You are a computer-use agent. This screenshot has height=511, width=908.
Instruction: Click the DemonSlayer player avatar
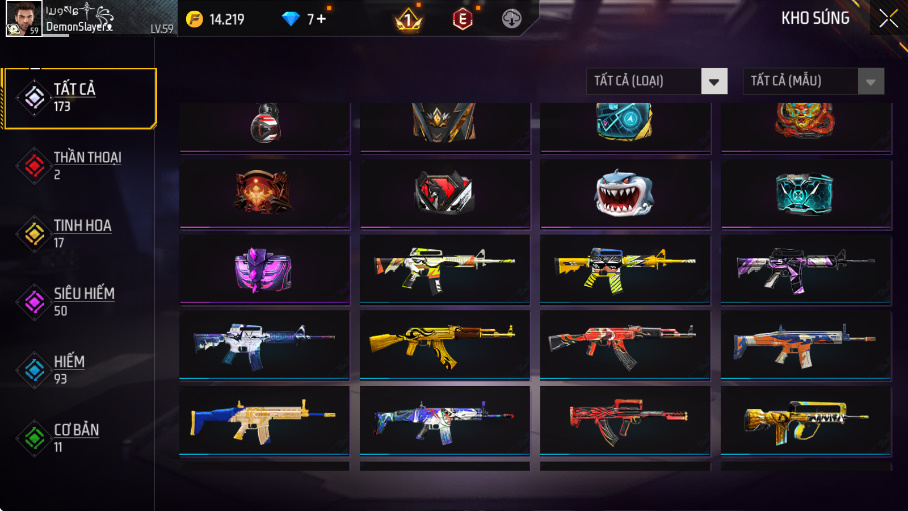click(23, 18)
